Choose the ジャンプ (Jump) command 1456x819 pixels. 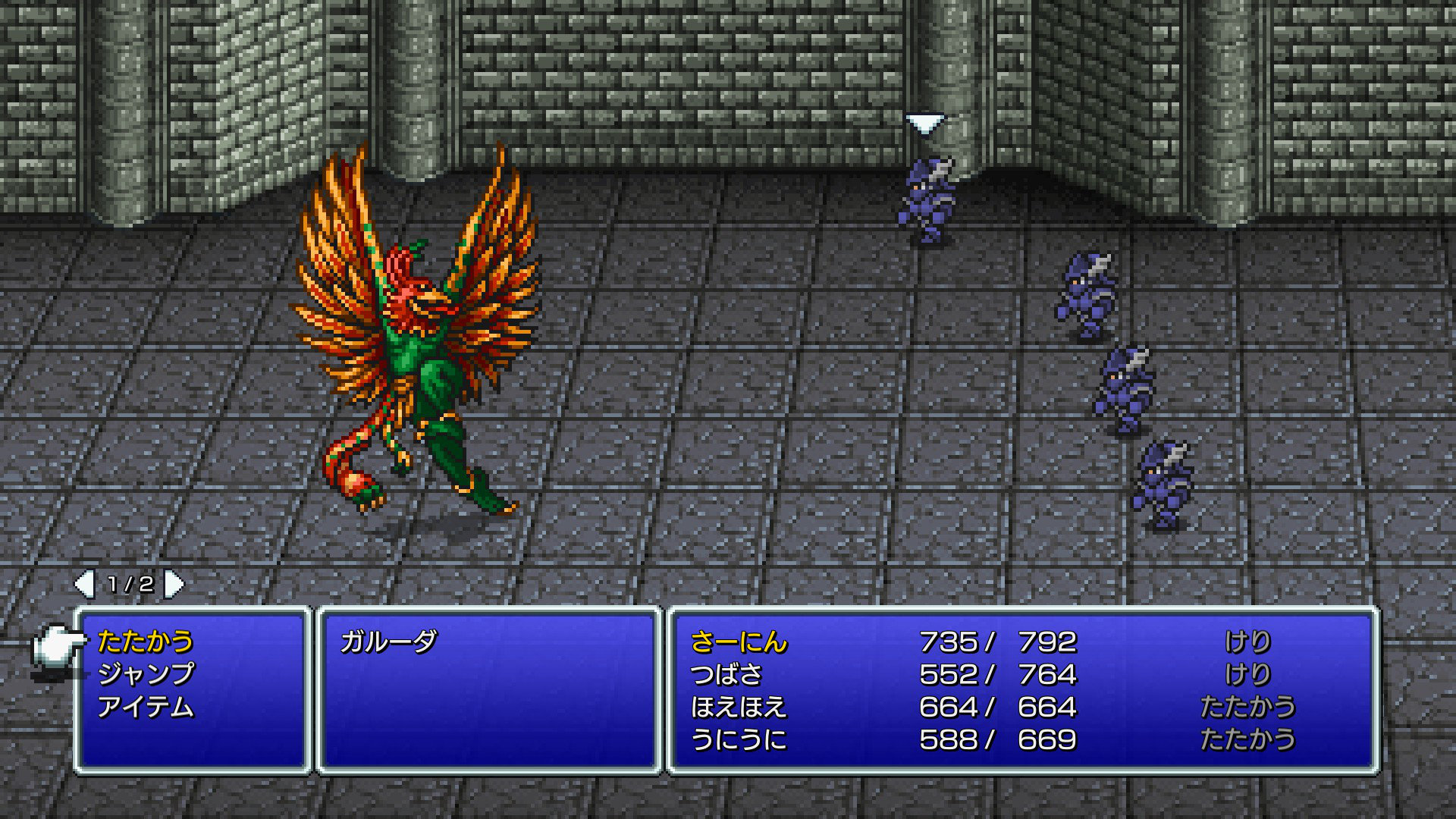pyautogui.click(x=146, y=674)
